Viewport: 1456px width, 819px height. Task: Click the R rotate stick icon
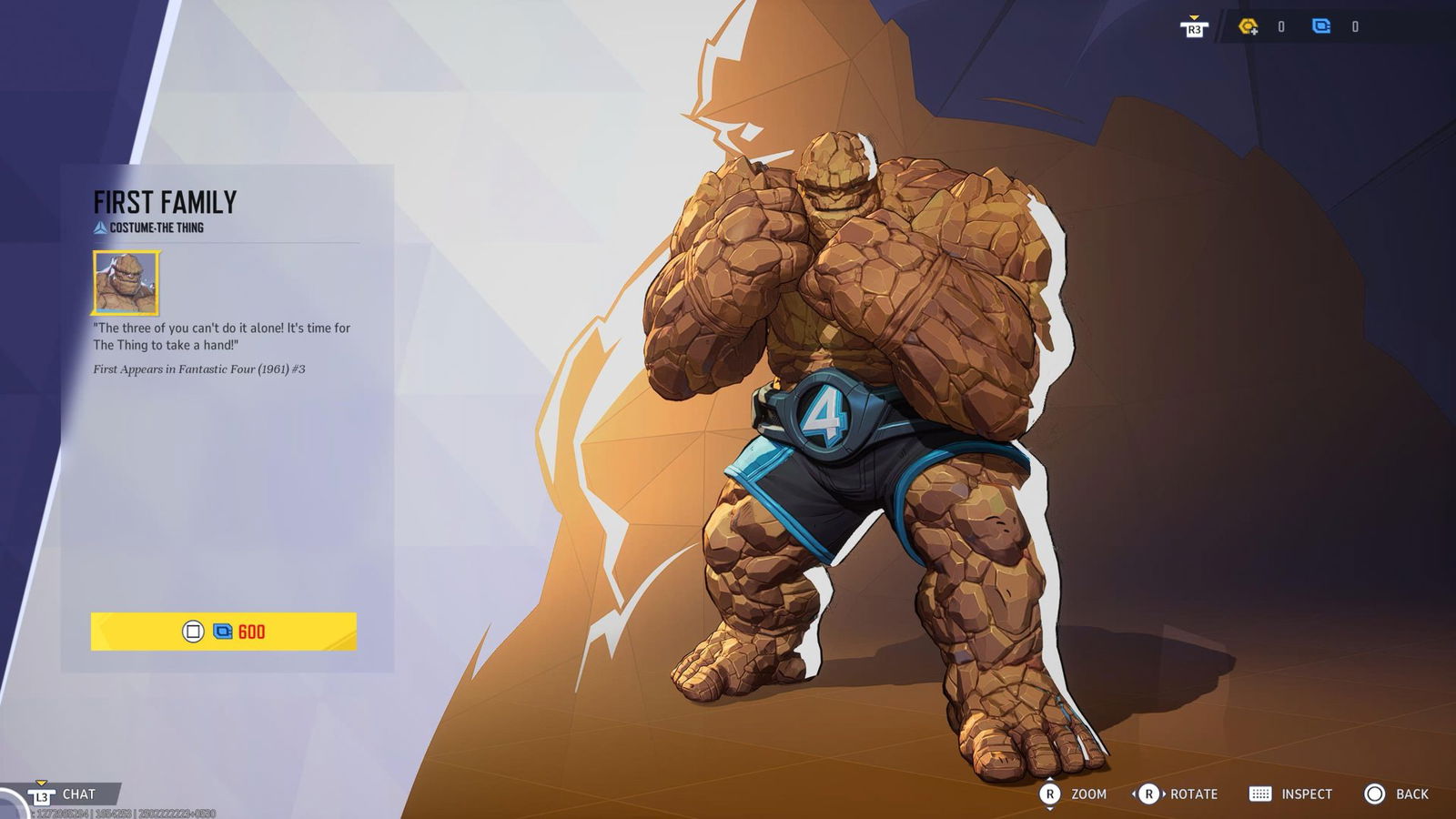(x=1149, y=794)
